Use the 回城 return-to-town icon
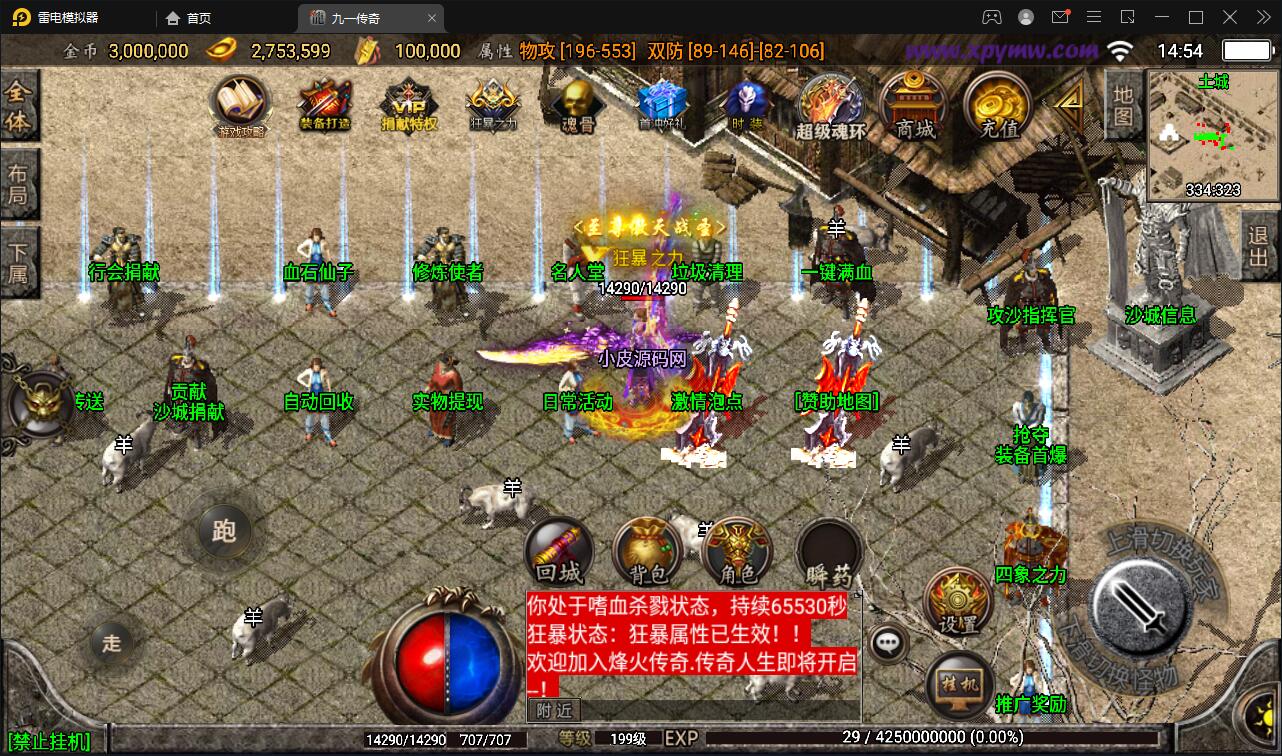1282x756 pixels. click(557, 551)
